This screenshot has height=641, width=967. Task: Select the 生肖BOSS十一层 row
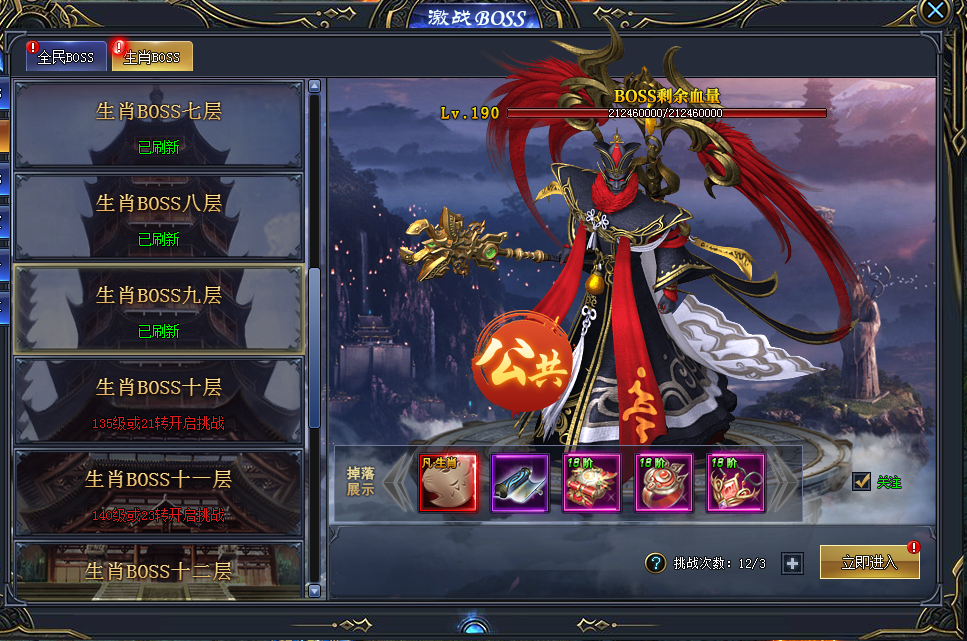pyautogui.click(x=158, y=492)
